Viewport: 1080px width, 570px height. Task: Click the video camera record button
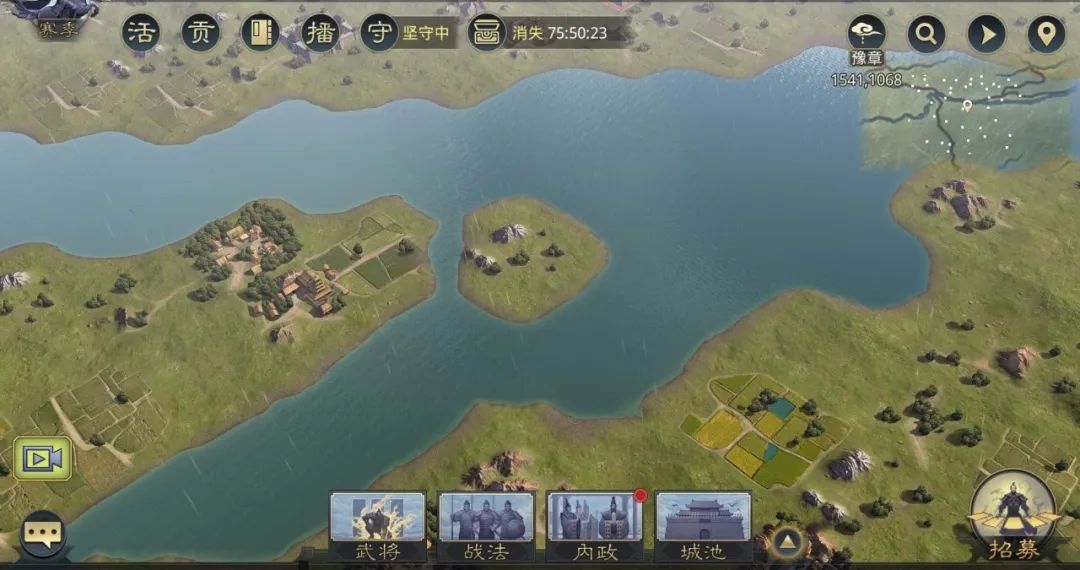pyautogui.click(x=42, y=458)
